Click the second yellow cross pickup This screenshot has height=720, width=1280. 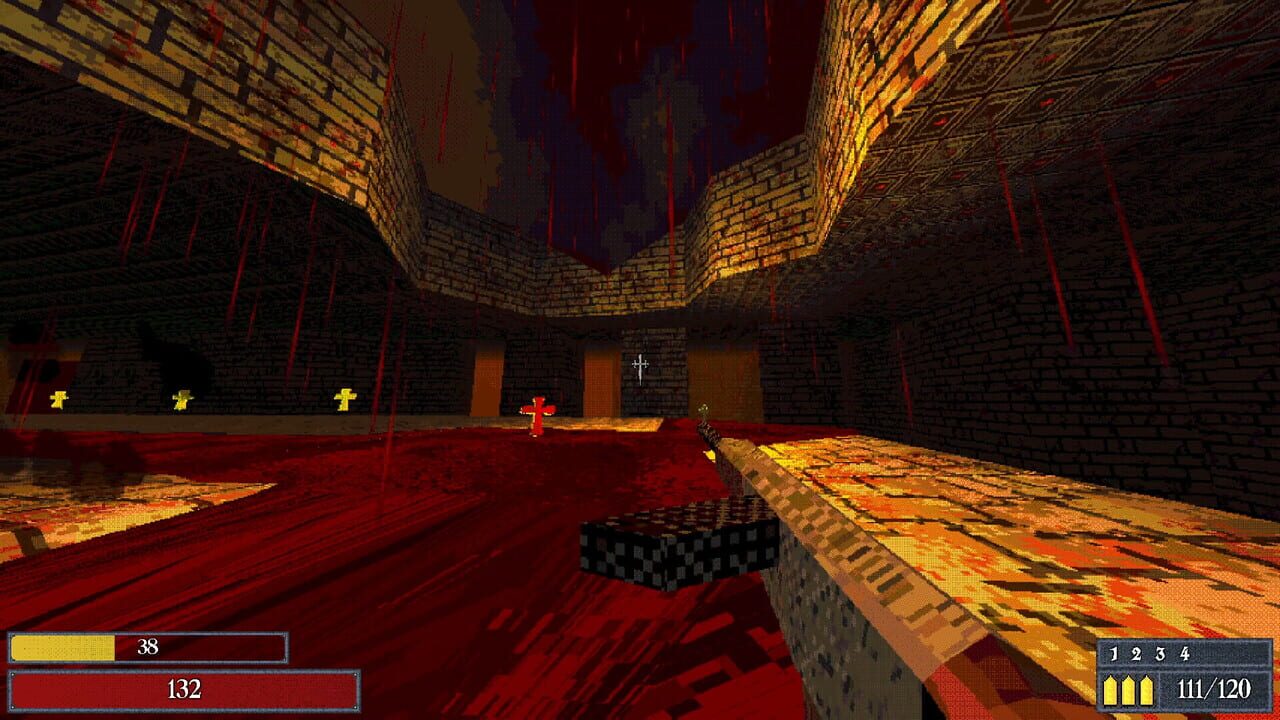coord(180,397)
